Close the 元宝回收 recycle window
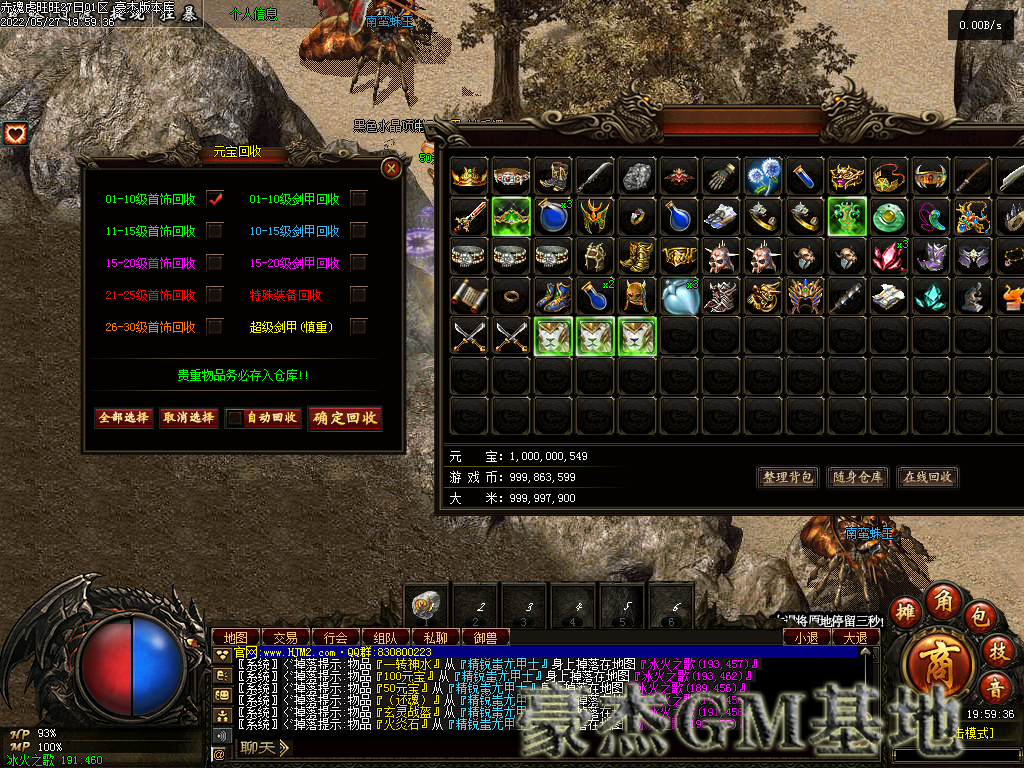This screenshot has height=768, width=1024. click(392, 168)
